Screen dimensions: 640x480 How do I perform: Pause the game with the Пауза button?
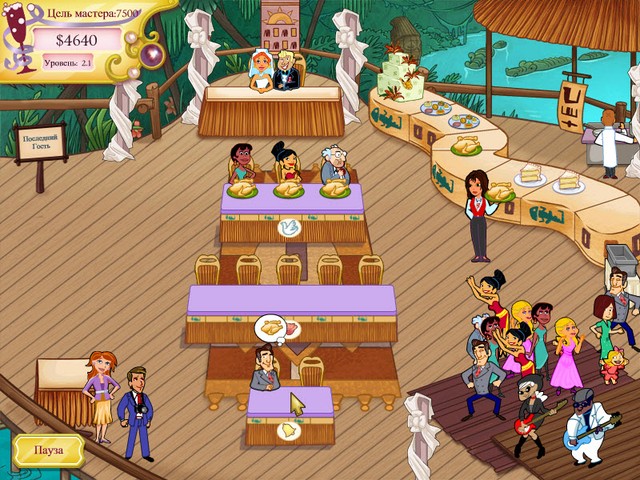point(49,450)
